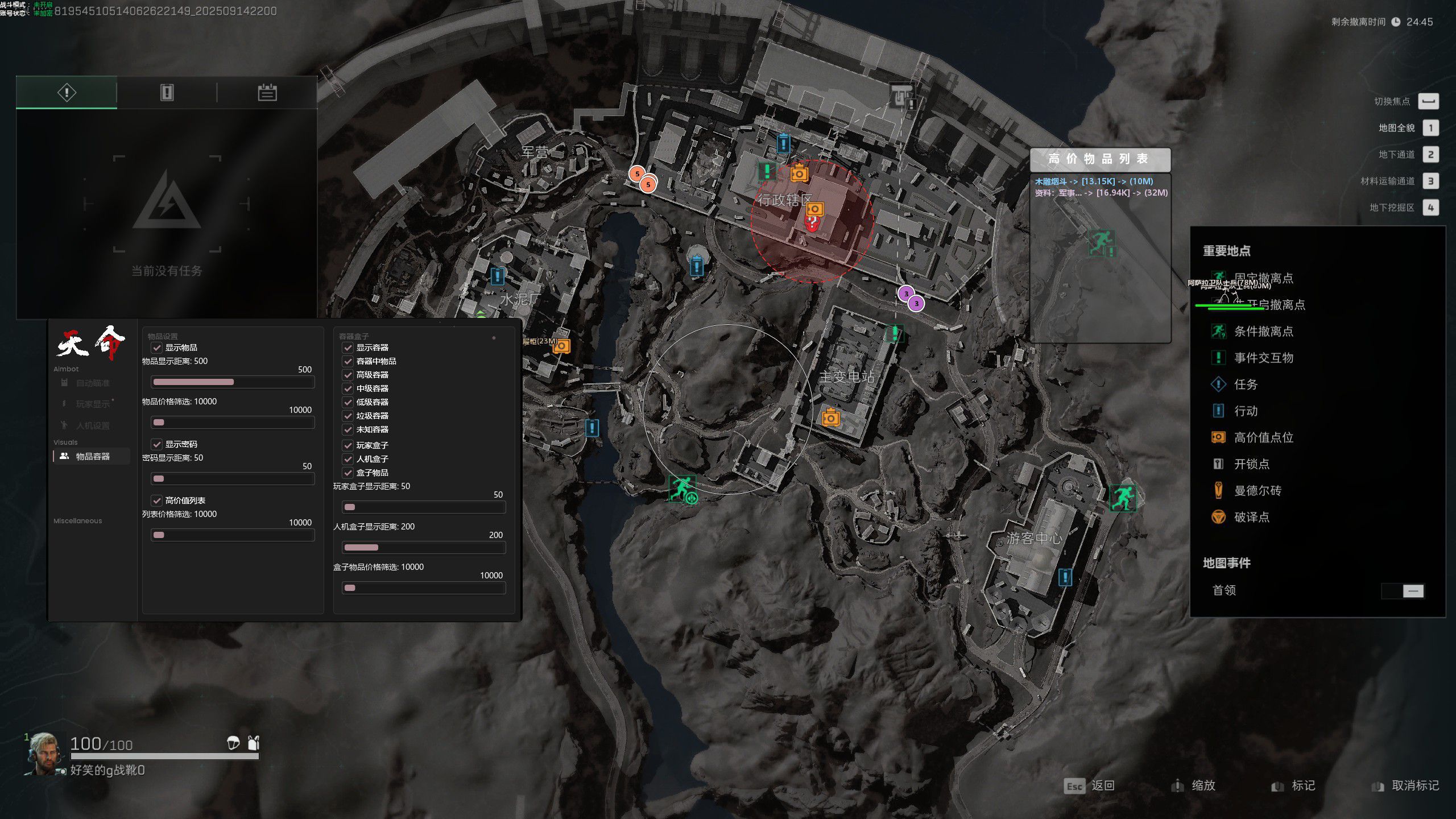Show the 地图全貌 full map view
The image size is (1456, 819).
(1430, 128)
